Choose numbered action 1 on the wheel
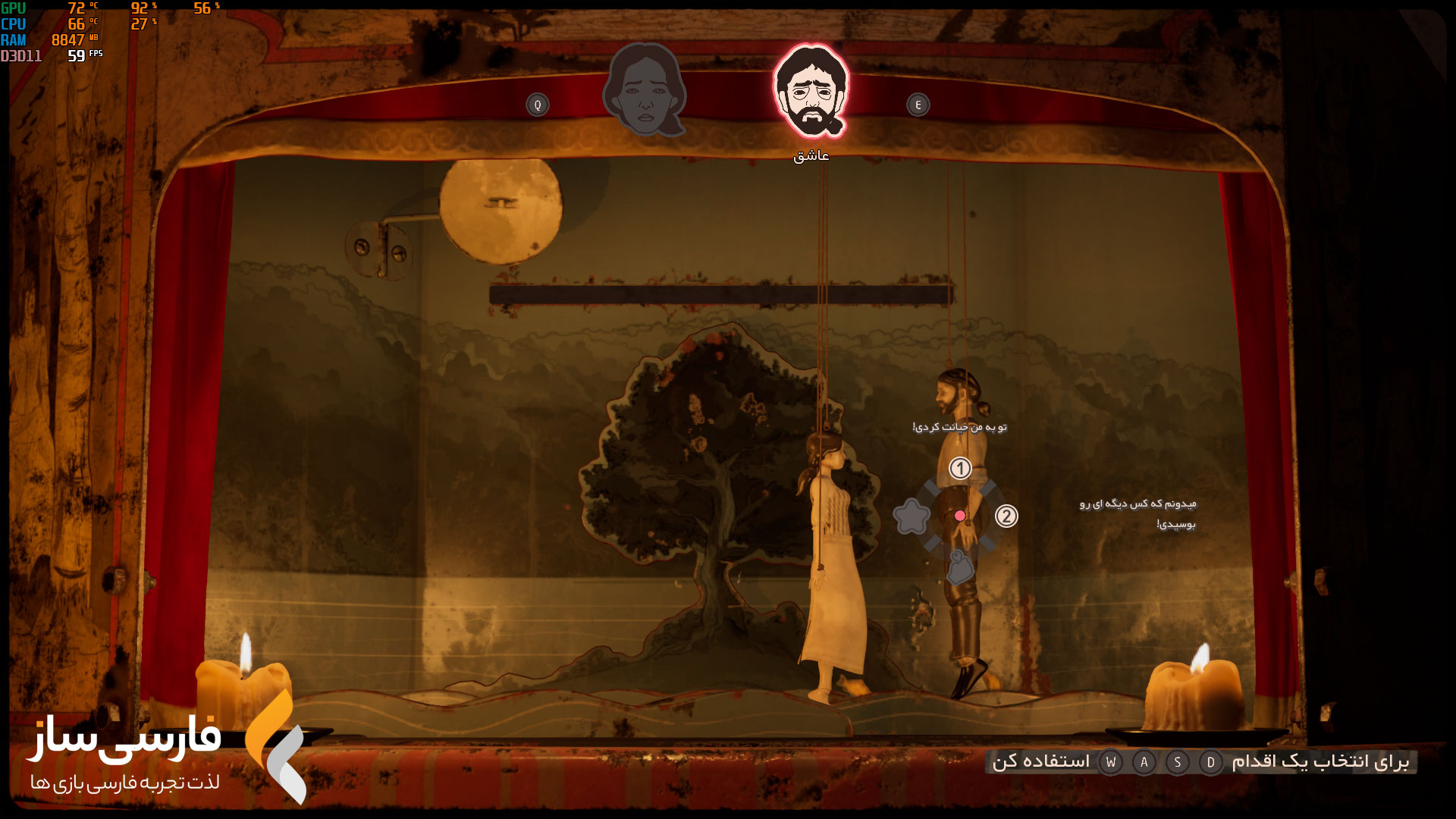 960,469
